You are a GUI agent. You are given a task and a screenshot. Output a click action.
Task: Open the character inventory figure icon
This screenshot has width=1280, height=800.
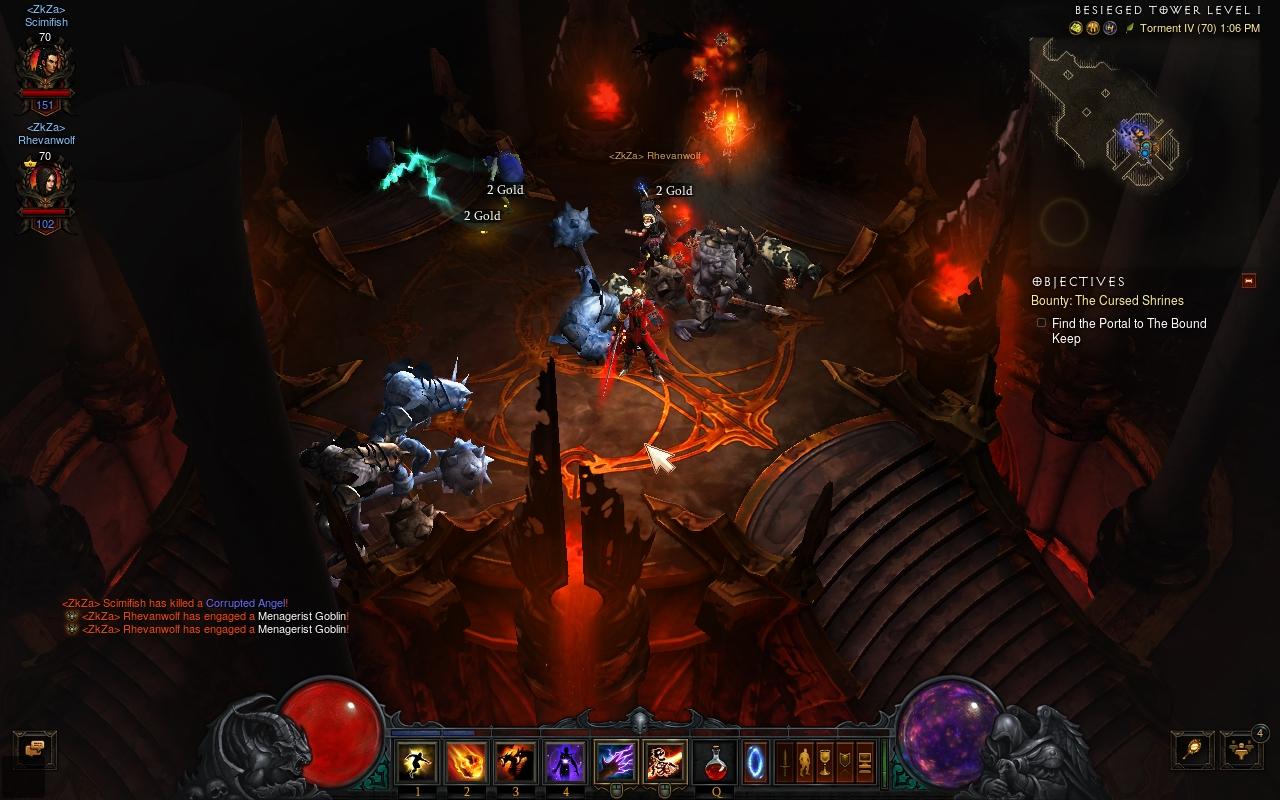pyautogui.click(x=805, y=763)
